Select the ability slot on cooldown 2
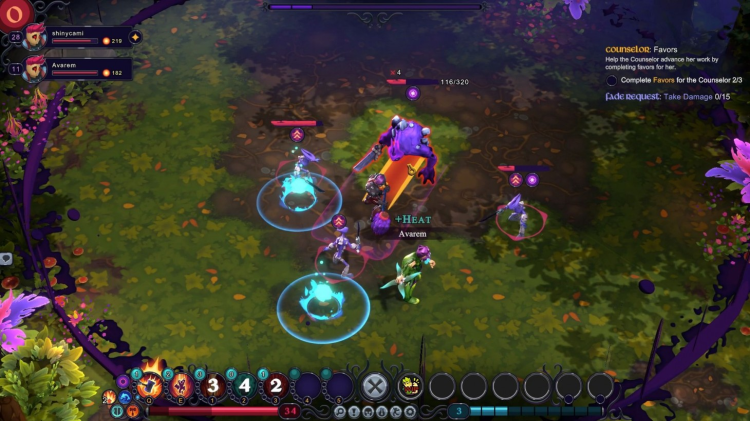The height and width of the screenshot is (421, 750). coord(276,386)
